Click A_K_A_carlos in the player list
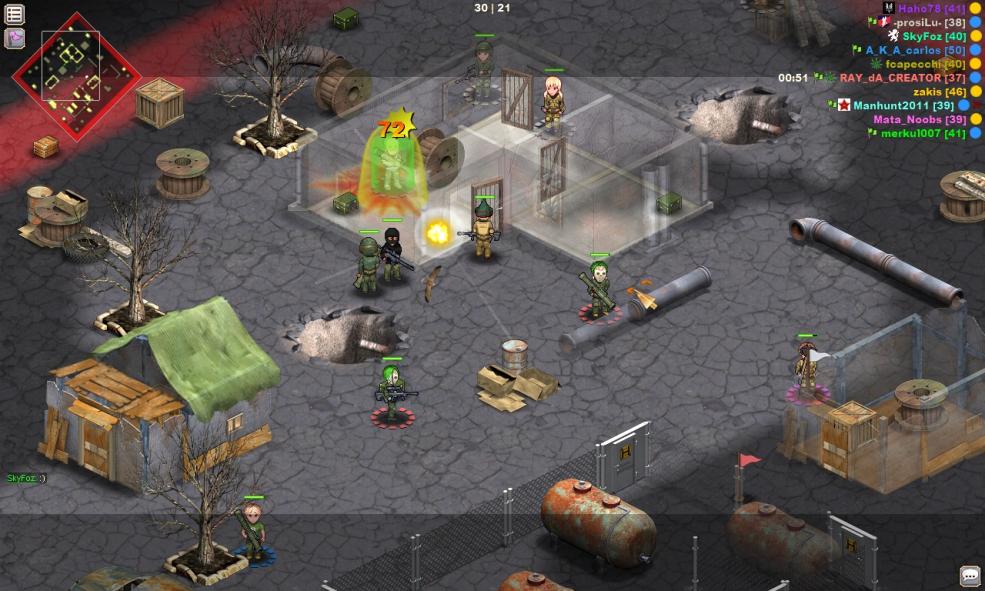Viewport: 985px width, 591px height. [915, 50]
